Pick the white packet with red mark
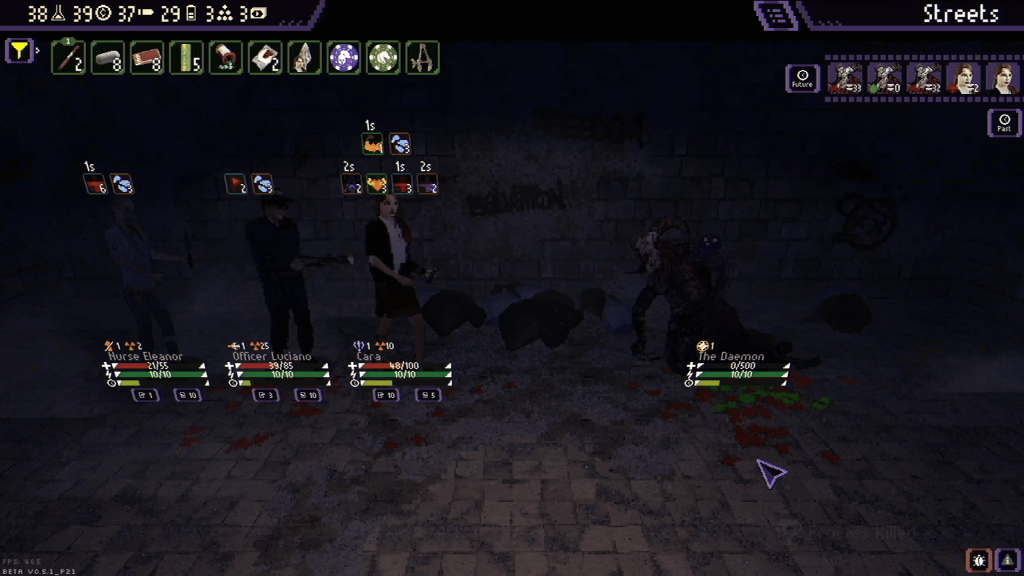Screen dimensions: 1024x576 point(265,58)
